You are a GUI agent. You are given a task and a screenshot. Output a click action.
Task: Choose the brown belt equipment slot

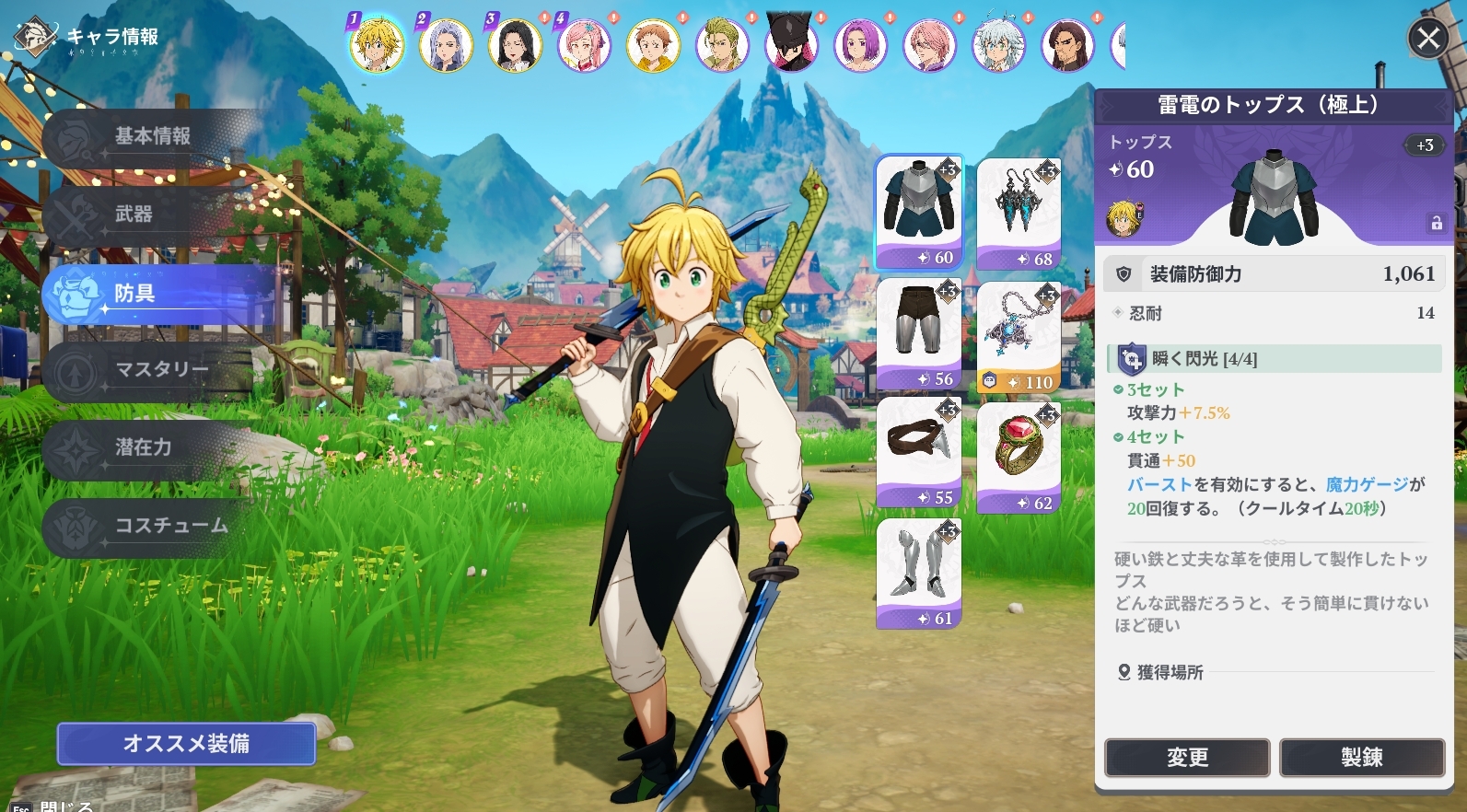click(919, 451)
